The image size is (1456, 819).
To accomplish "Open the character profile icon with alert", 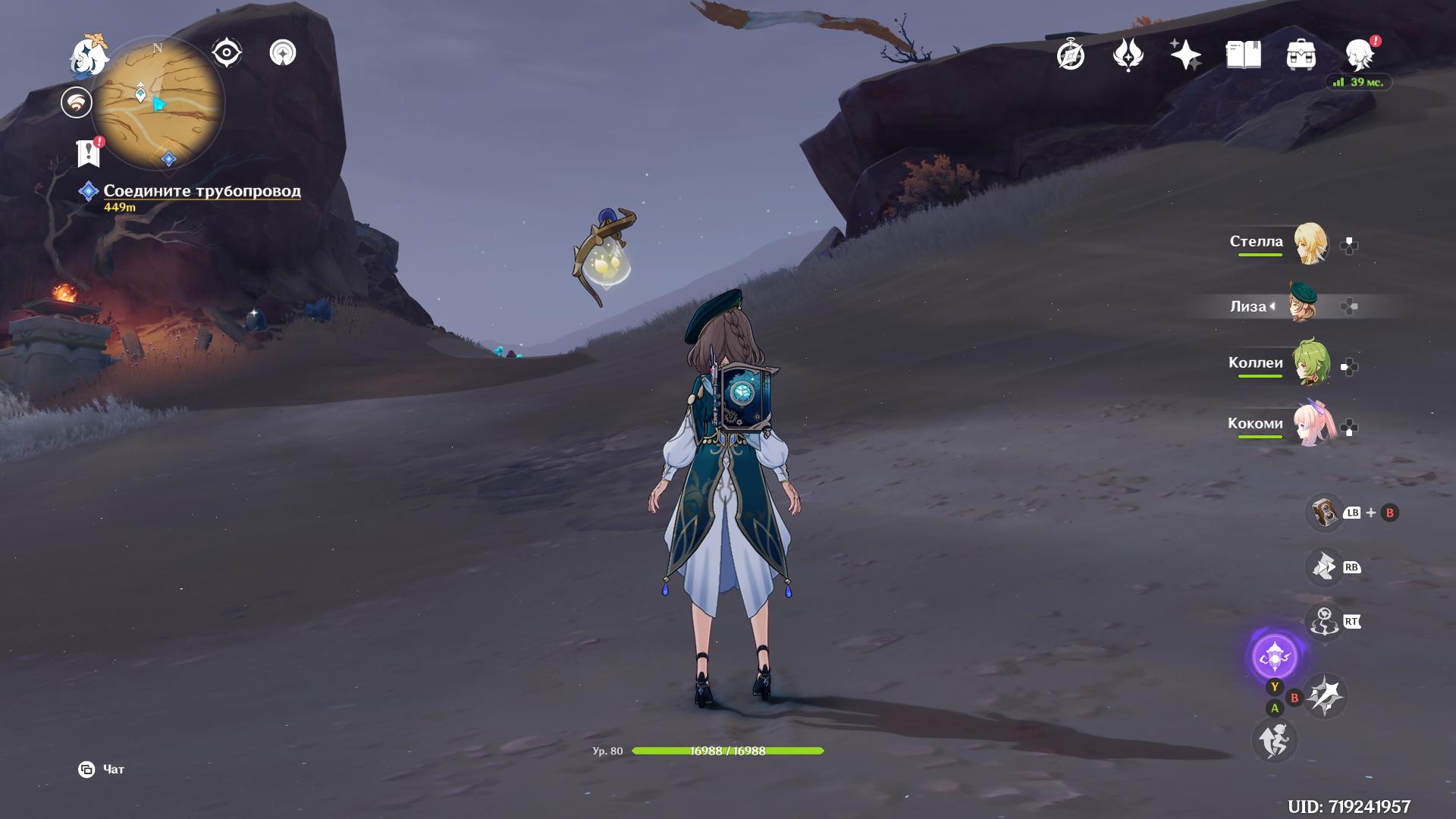I will point(1359,55).
